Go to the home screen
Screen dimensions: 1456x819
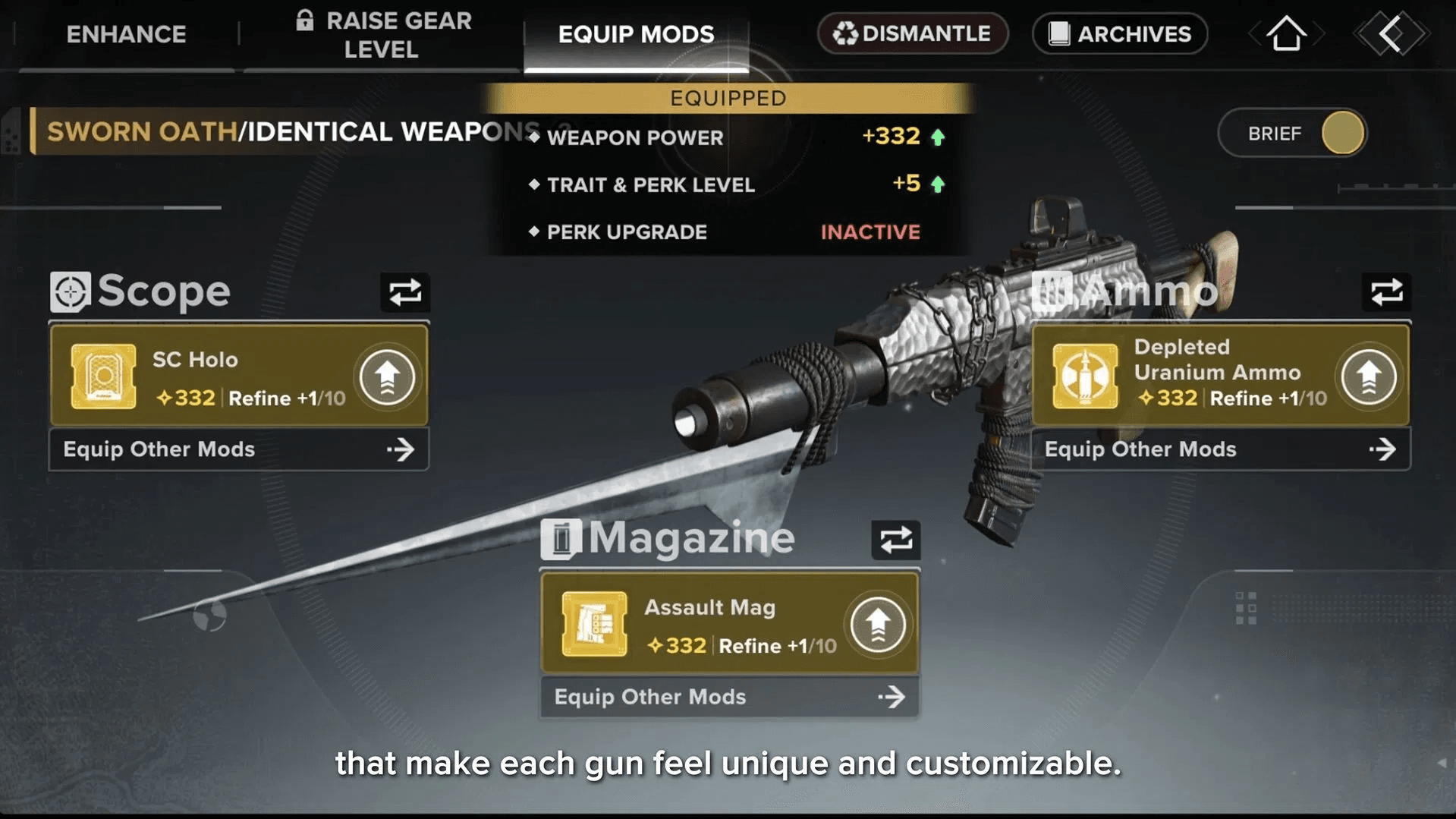[x=1286, y=34]
